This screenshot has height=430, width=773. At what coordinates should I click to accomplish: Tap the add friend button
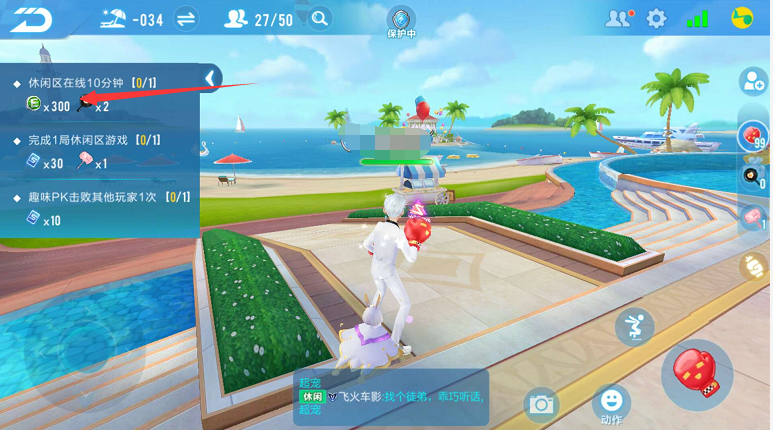tap(752, 83)
